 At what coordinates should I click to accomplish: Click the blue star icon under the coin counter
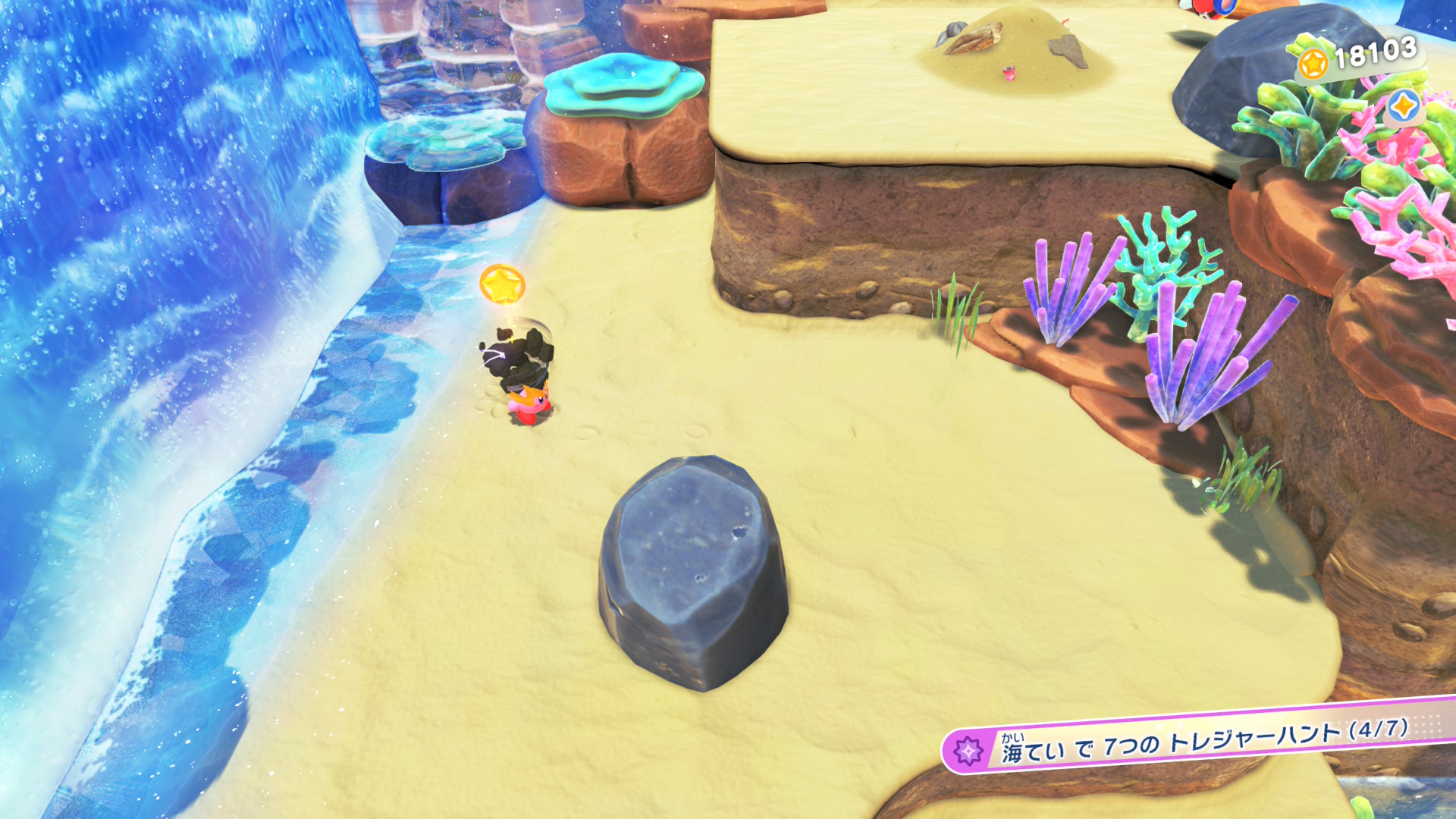[1403, 106]
